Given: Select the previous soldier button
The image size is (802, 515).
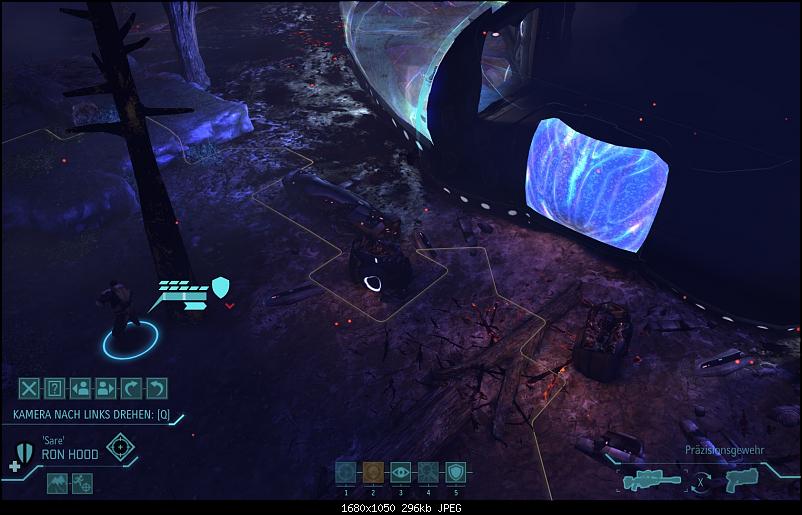Looking at the screenshot, I should point(82,388).
